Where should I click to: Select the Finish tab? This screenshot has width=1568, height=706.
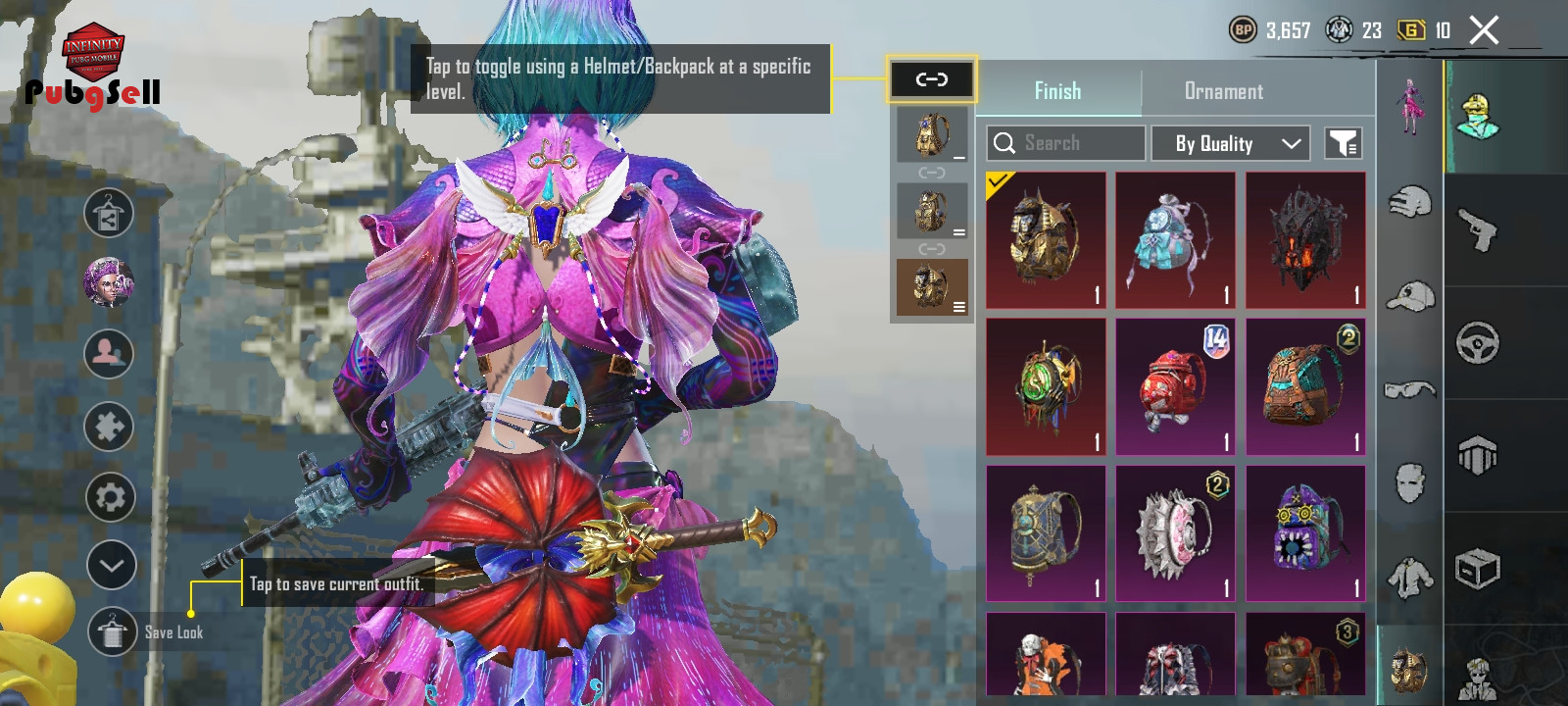1057,91
